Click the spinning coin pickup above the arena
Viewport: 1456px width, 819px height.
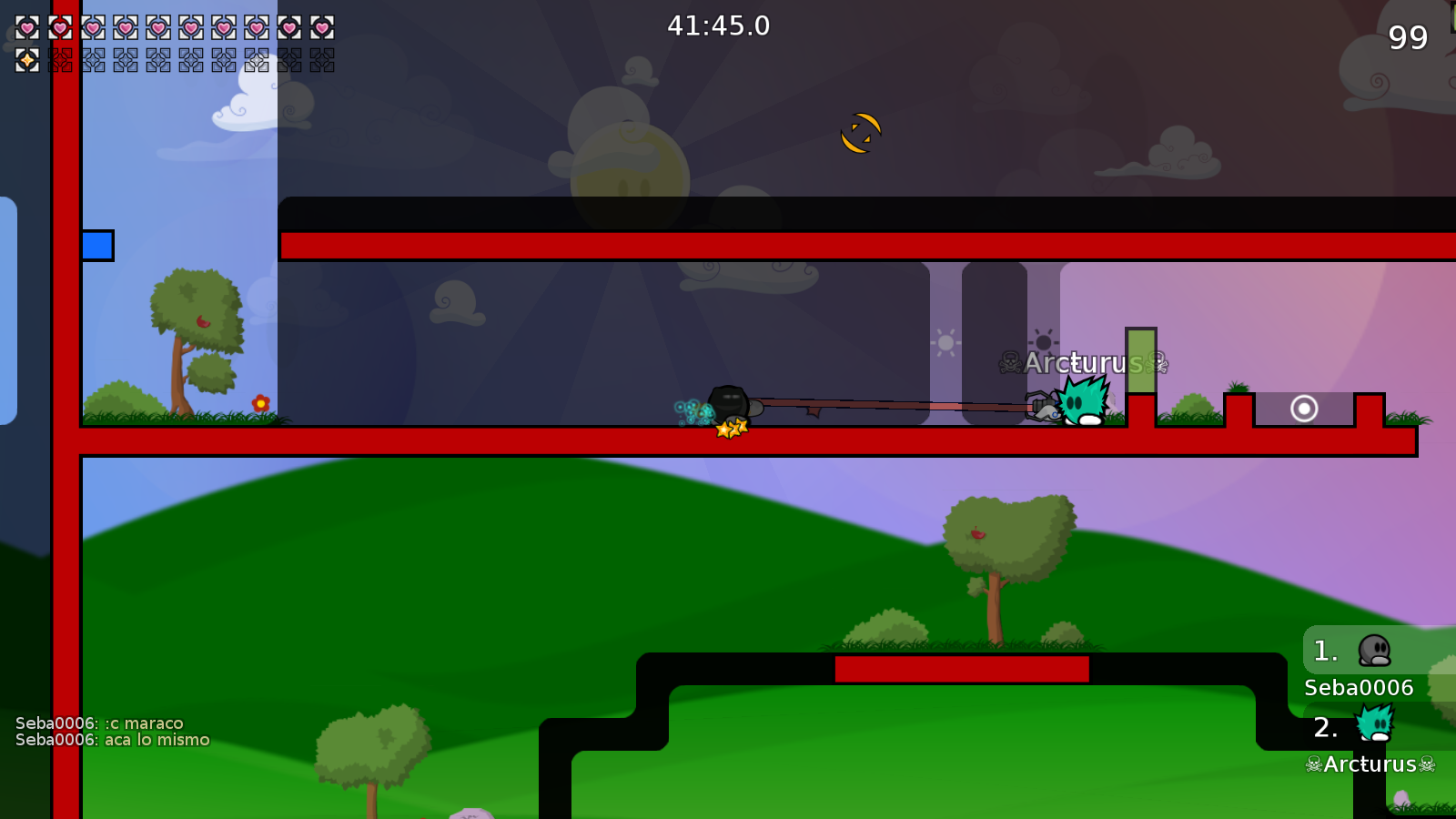tap(861, 132)
